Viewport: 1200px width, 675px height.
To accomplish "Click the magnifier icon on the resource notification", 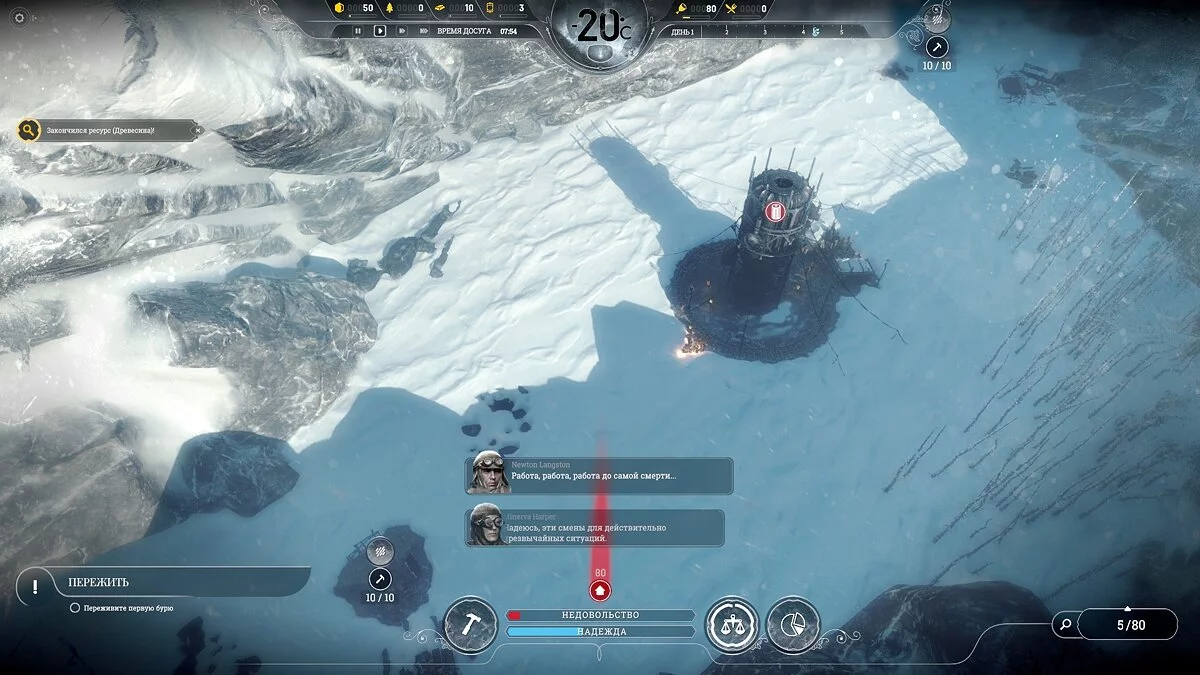I will (29, 130).
